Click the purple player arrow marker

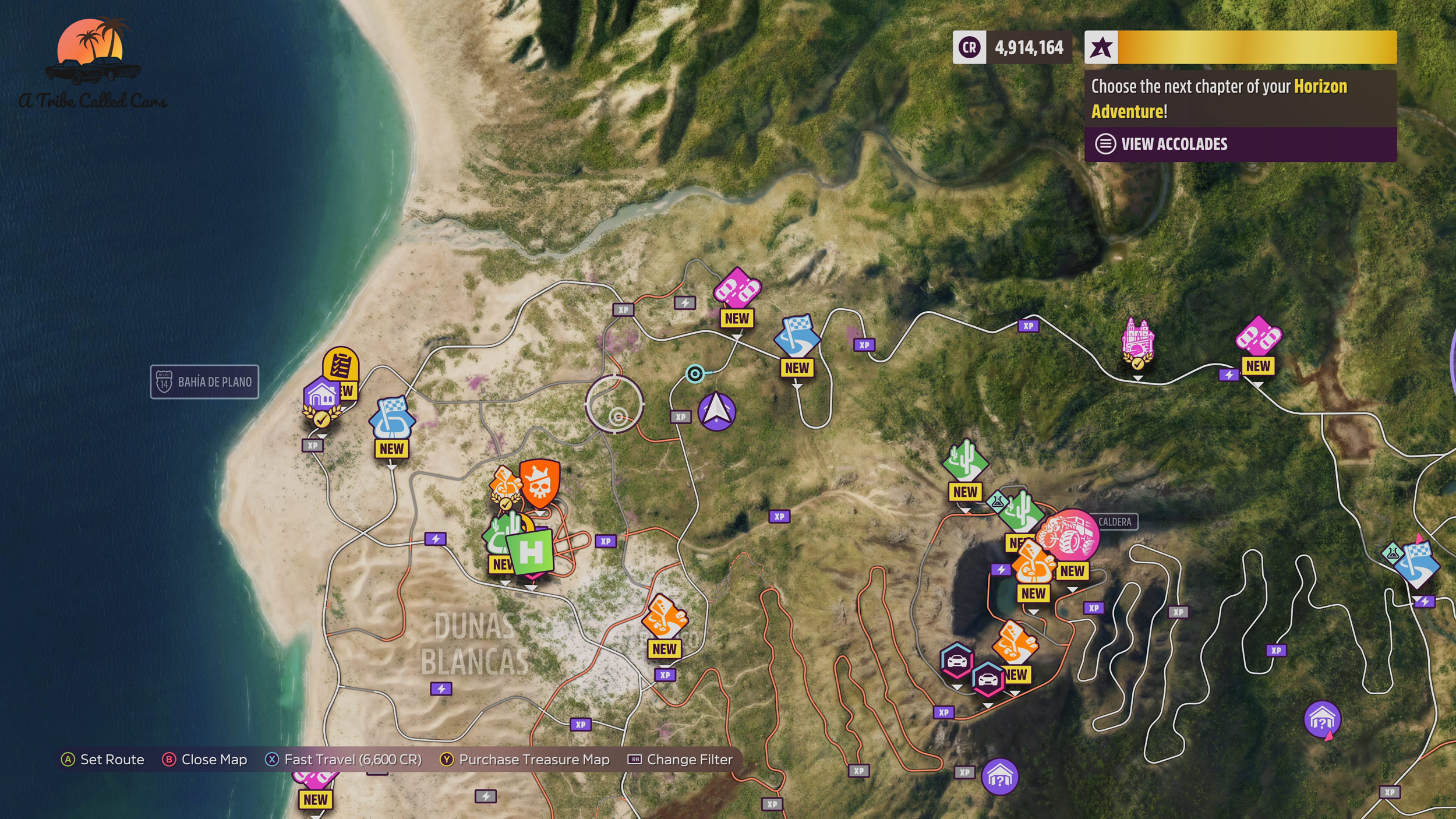point(716,411)
